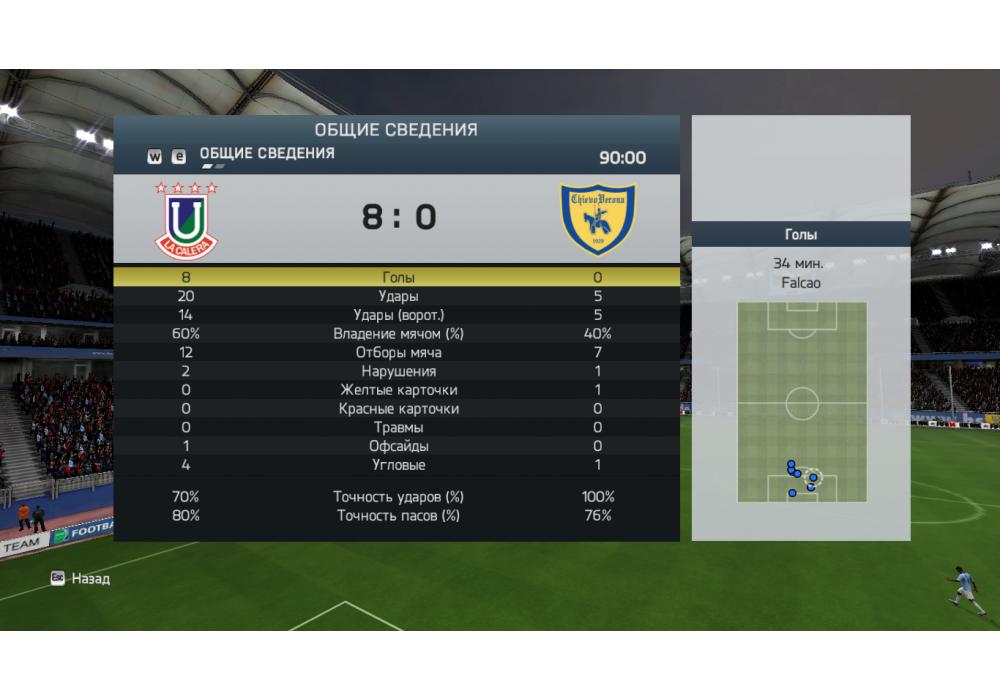
Task: Select the Красные карточки row
Action: [398, 409]
